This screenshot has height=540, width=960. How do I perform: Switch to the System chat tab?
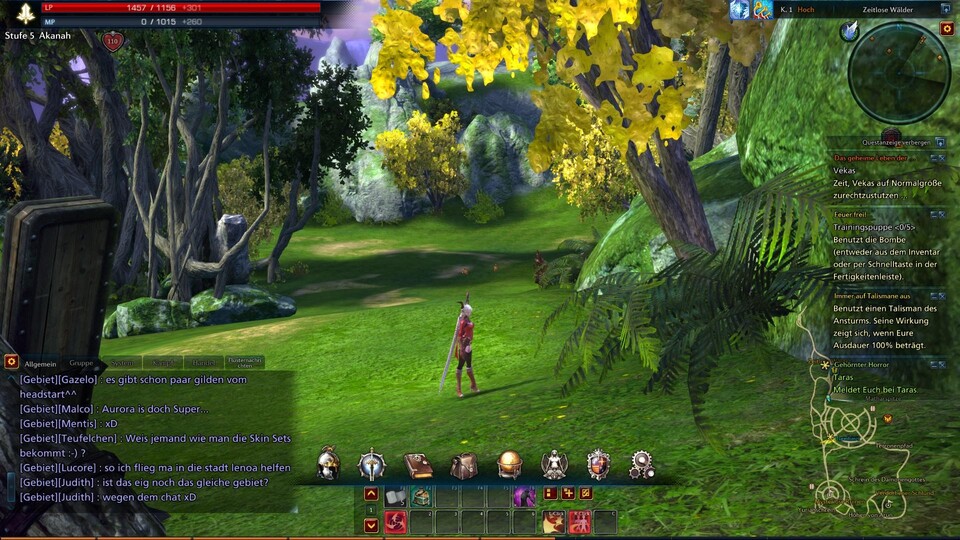pyautogui.click(x=122, y=364)
